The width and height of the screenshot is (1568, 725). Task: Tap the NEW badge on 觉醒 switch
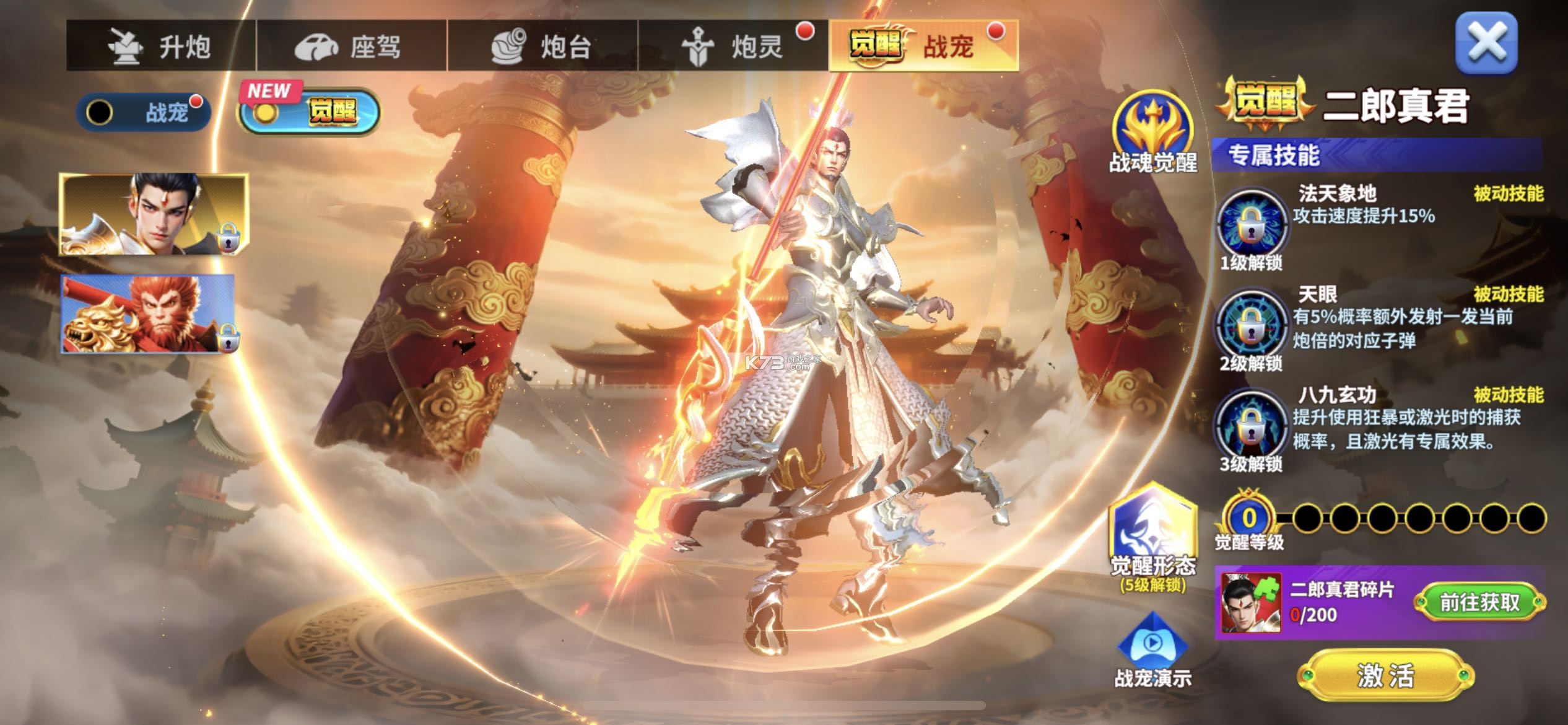(x=269, y=90)
